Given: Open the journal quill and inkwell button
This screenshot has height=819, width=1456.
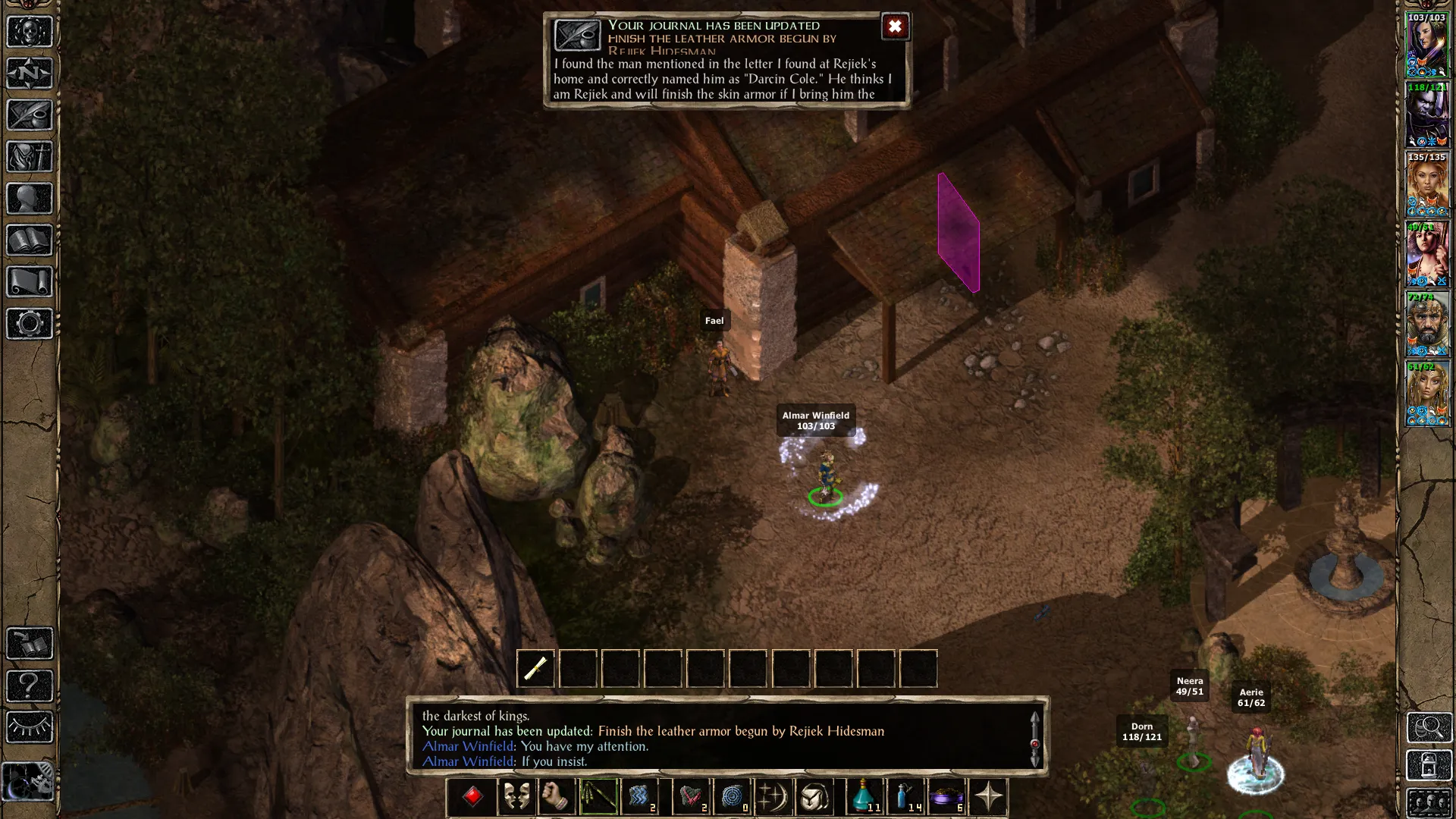Looking at the screenshot, I should [30, 115].
